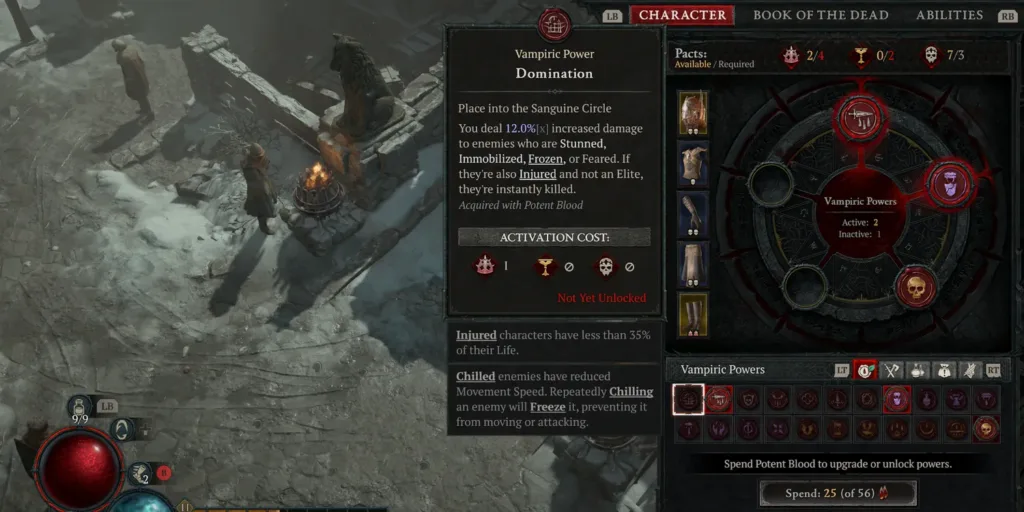Click the Spend Potent Blood button
This screenshot has width=1024, height=512.
click(838, 493)
